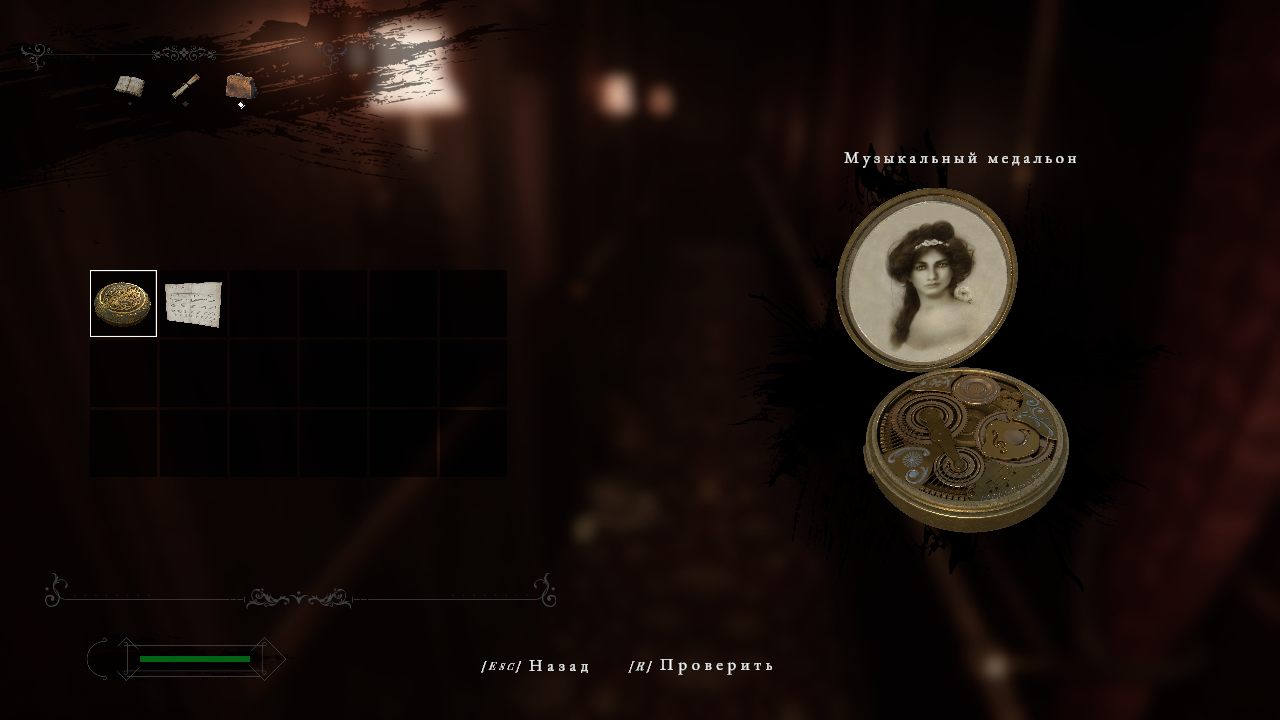Screen dimensions: 1280x720
Task: Open the journal book tab
Action: point(128,86)
